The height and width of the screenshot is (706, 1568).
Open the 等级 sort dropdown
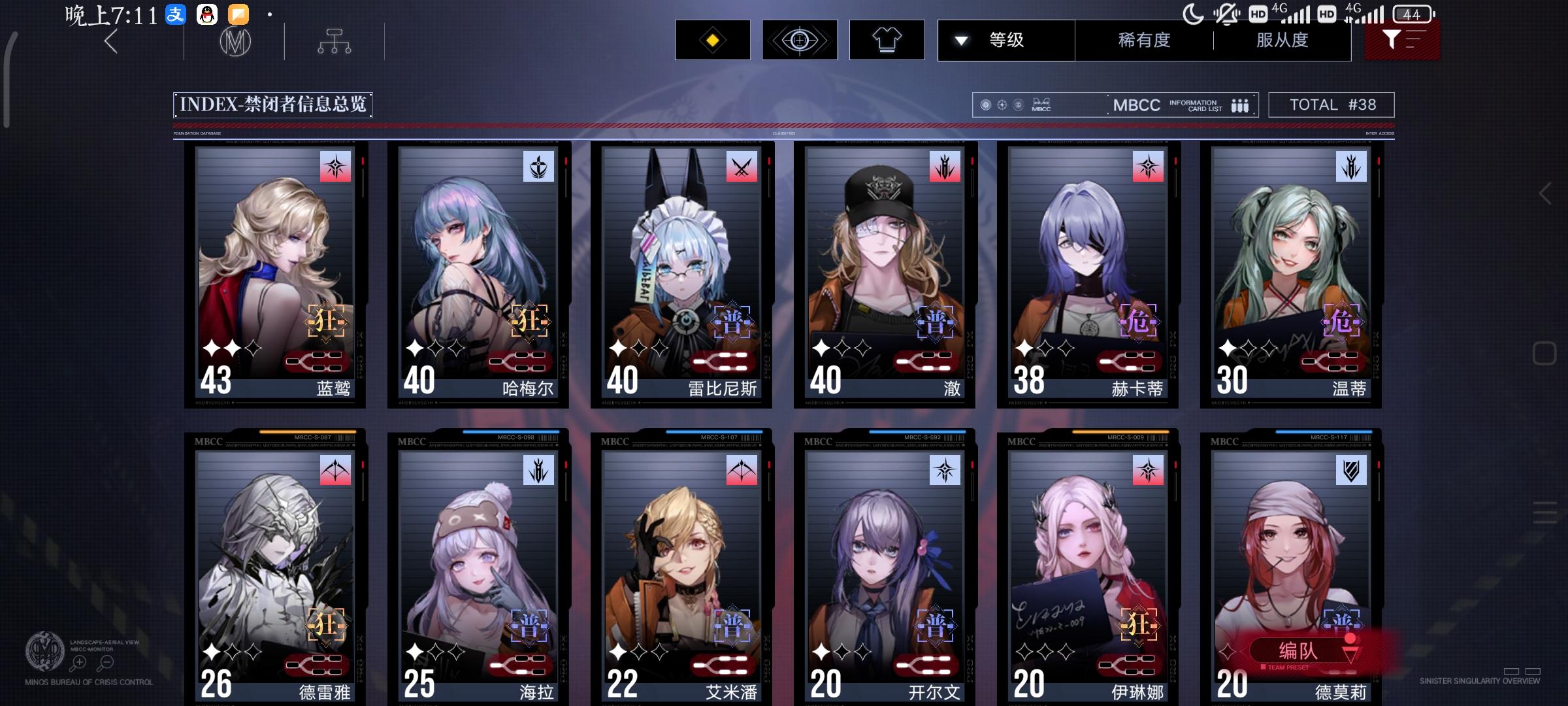[x=1005, y=40]
